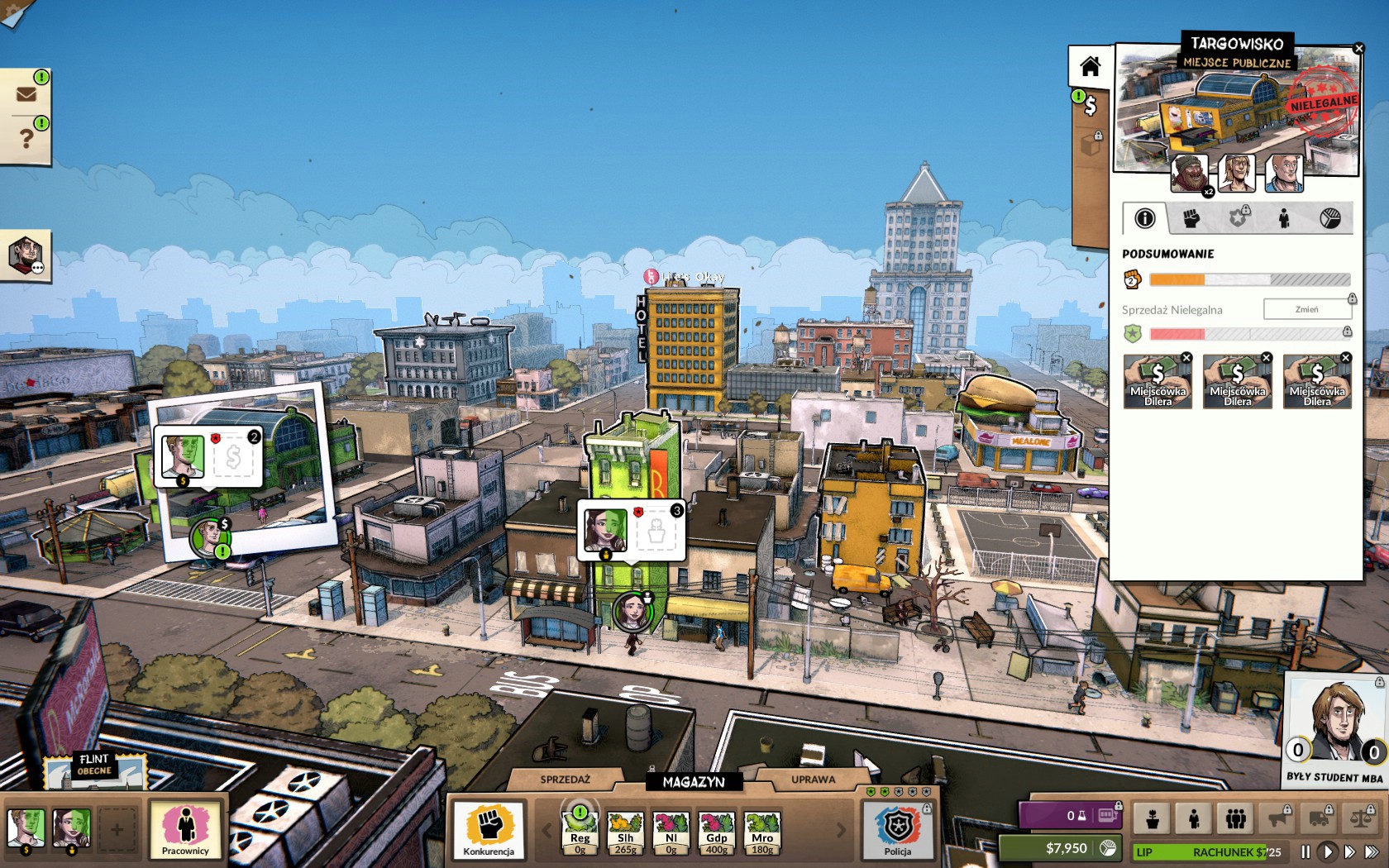This screenshot has height=868, width=1389.
Task: Switch to the Uprawa tab
Action: pyautogui.click(x=813, y=780)
